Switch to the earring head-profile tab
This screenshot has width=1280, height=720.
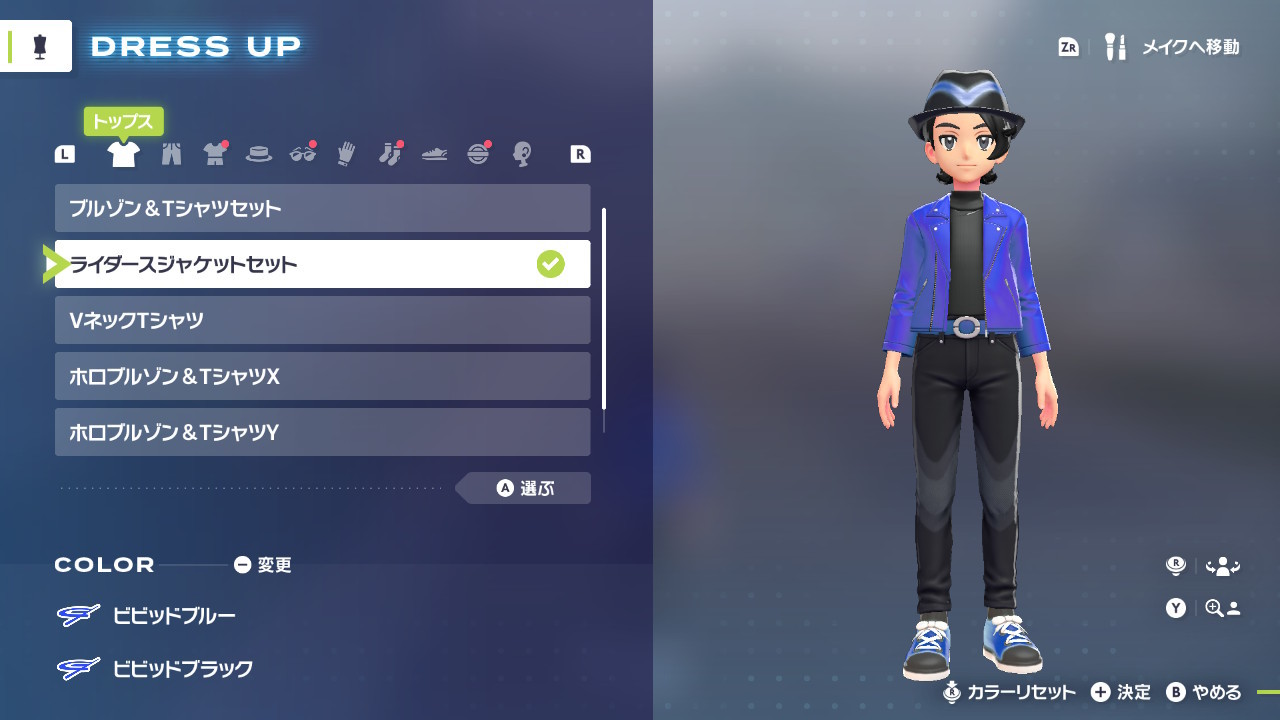click(x=521, y=154)
